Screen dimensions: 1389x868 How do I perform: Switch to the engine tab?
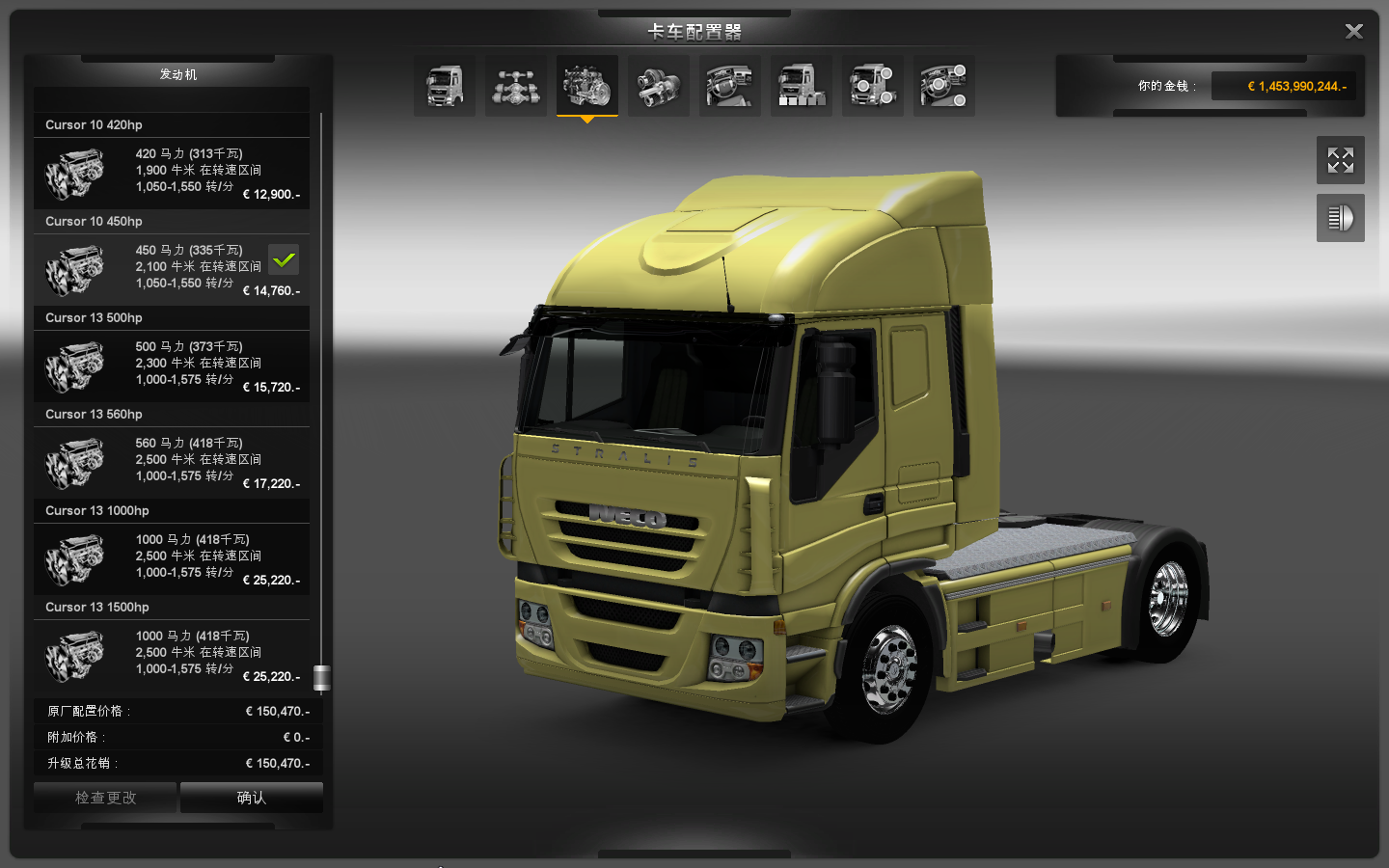tap(587, 86)
